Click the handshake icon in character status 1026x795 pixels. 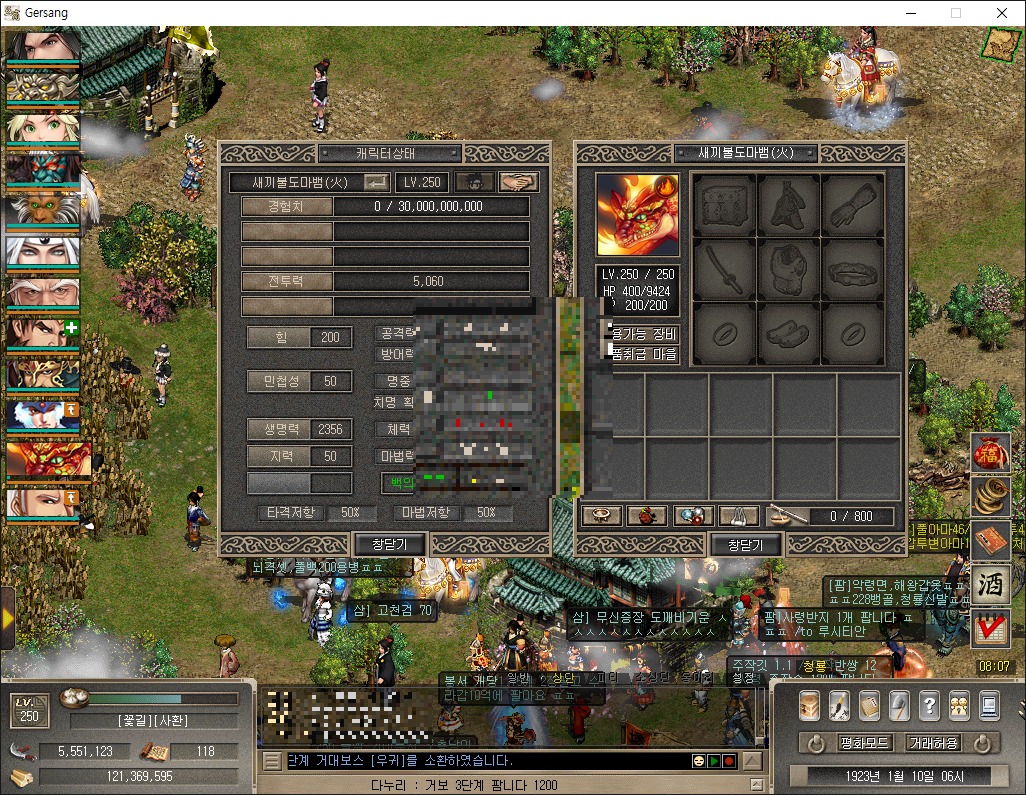click(x=518, y=182)
